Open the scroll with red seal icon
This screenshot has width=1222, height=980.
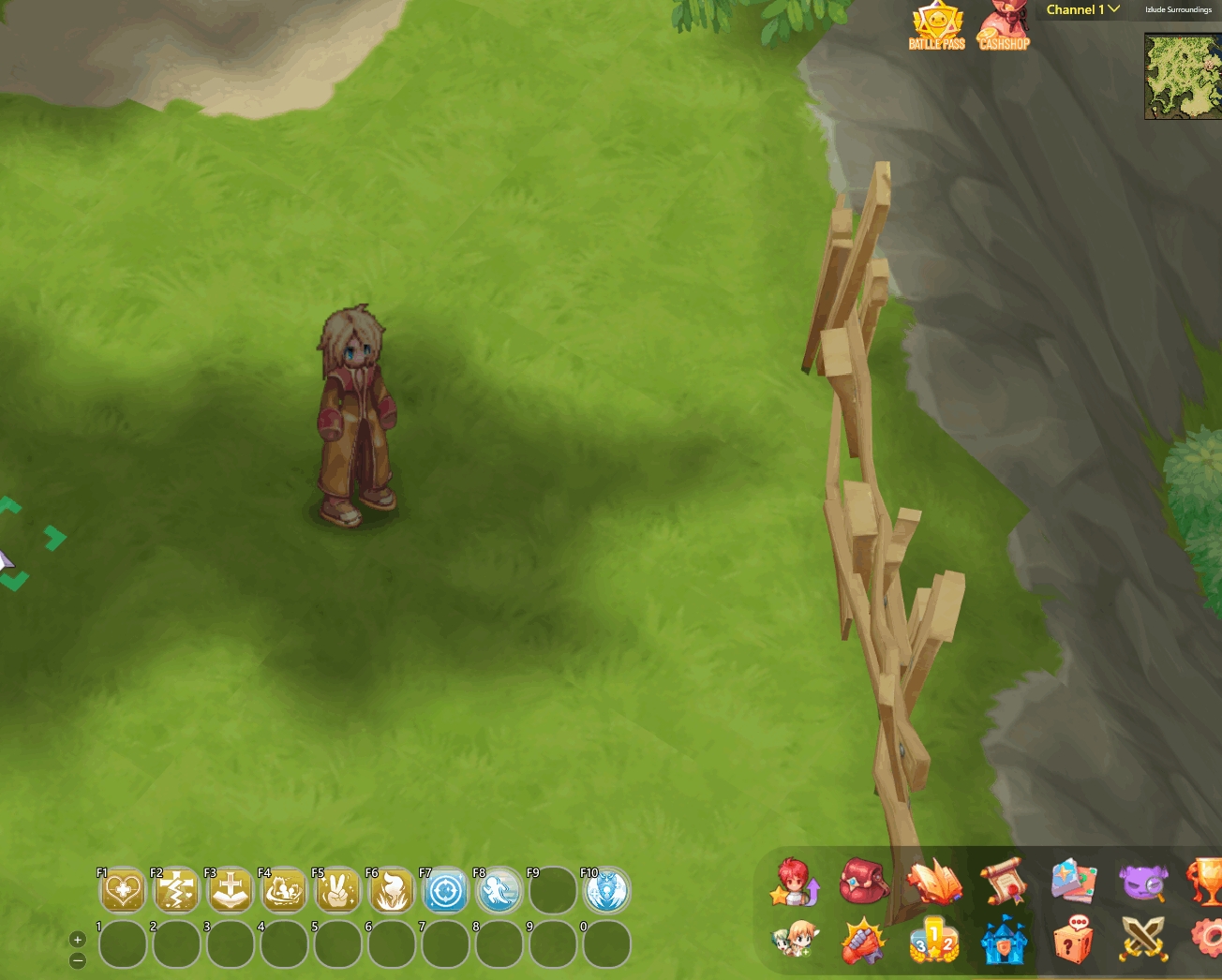tap(1002, 882)
